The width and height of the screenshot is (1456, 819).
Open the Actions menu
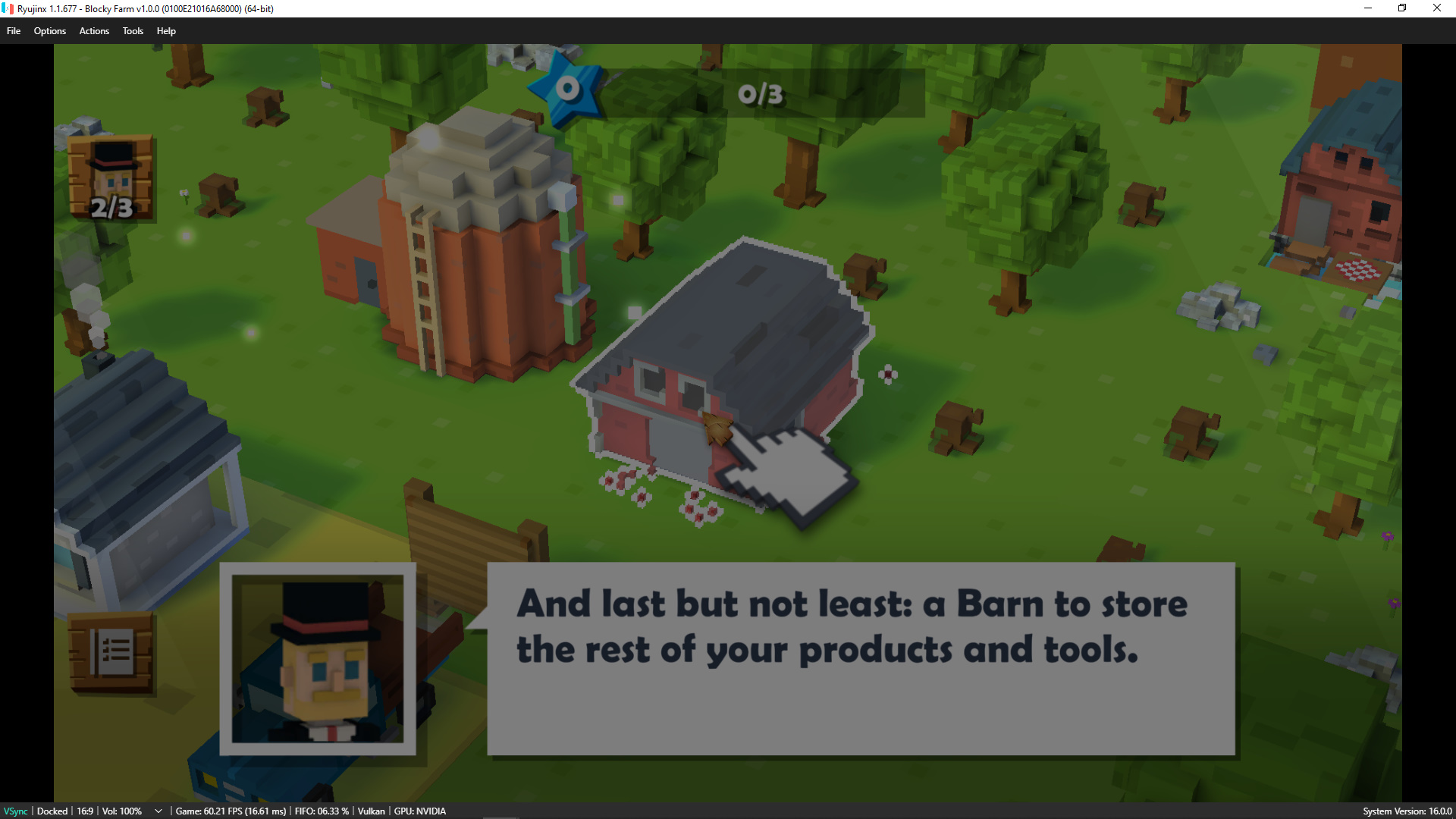pos(93,31)
